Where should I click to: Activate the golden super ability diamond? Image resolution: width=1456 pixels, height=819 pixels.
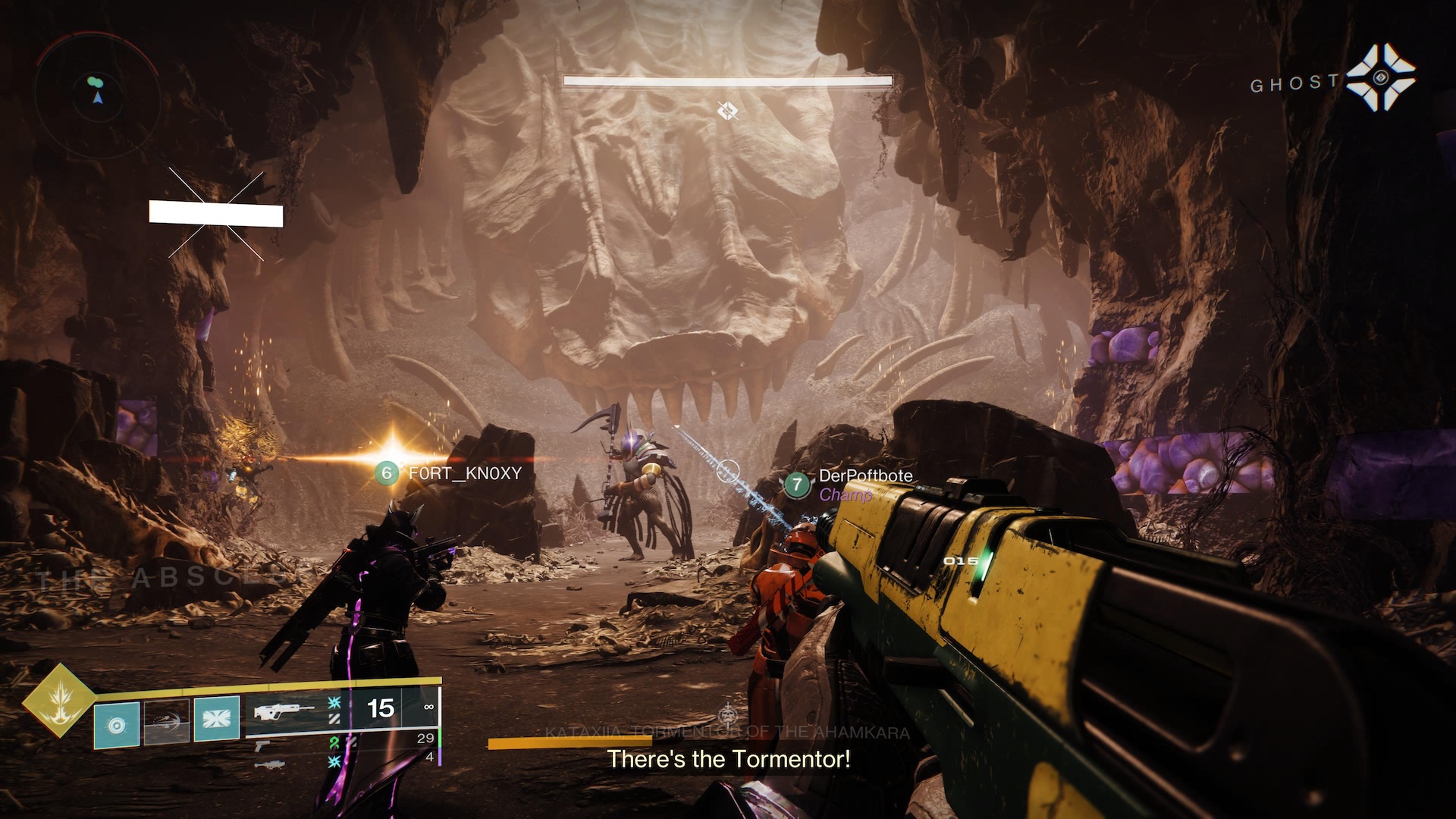coord(59,700)
